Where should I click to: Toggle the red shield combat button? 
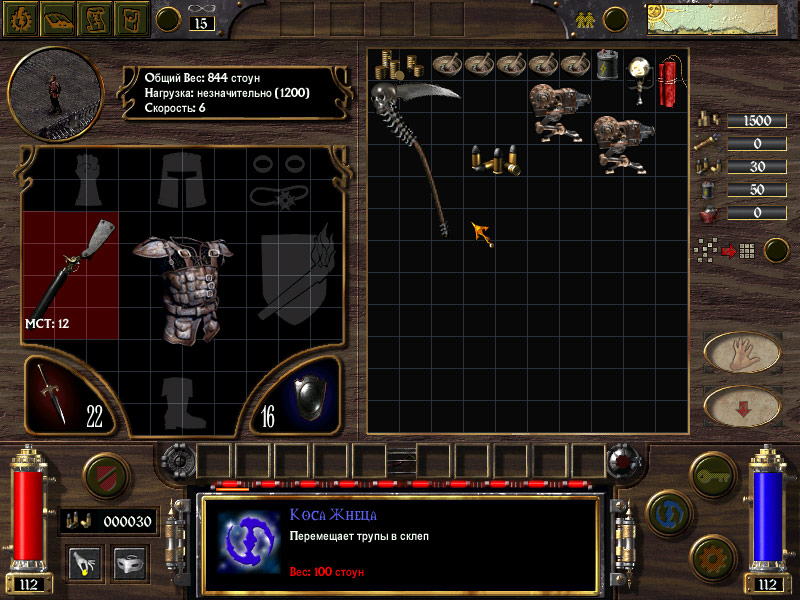pos(106,473)
